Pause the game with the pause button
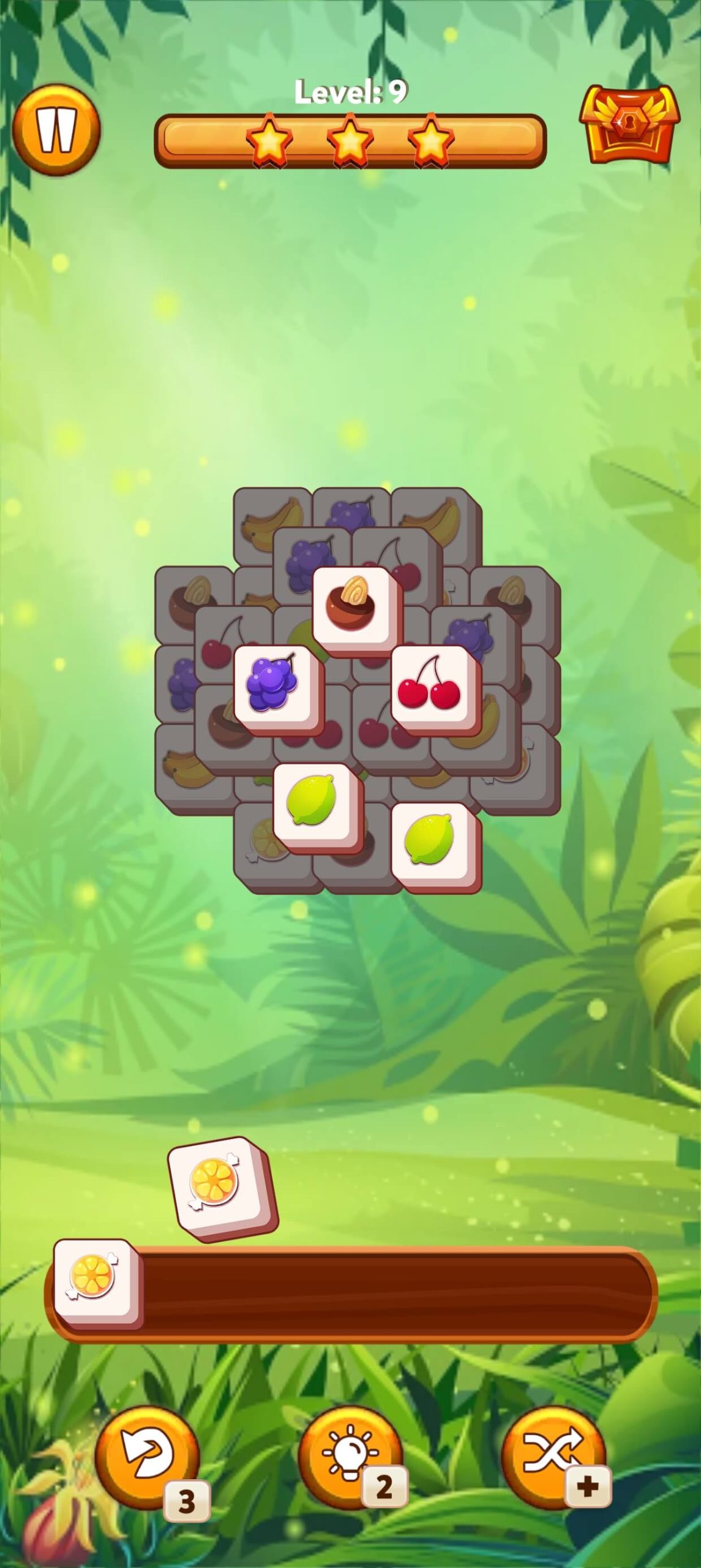The image size is (701, 1568). point(56,130)
